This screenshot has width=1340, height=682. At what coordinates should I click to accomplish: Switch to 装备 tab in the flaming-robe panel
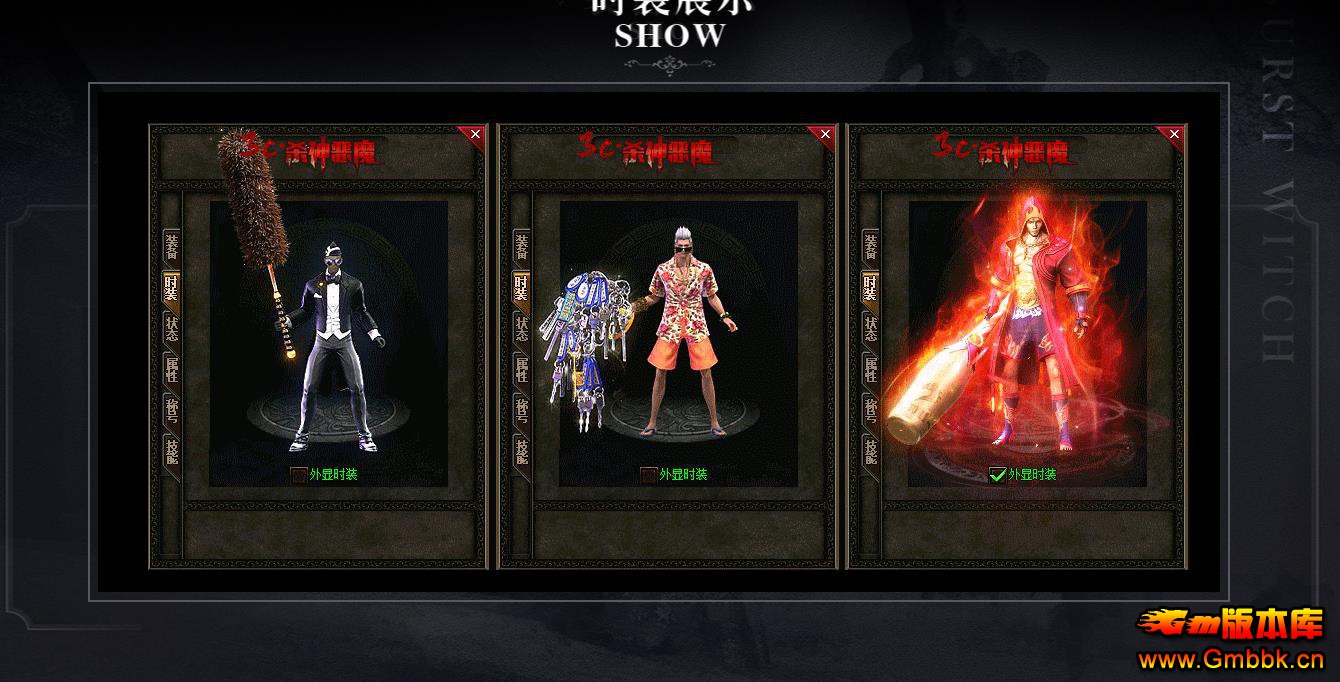(870, 246)
